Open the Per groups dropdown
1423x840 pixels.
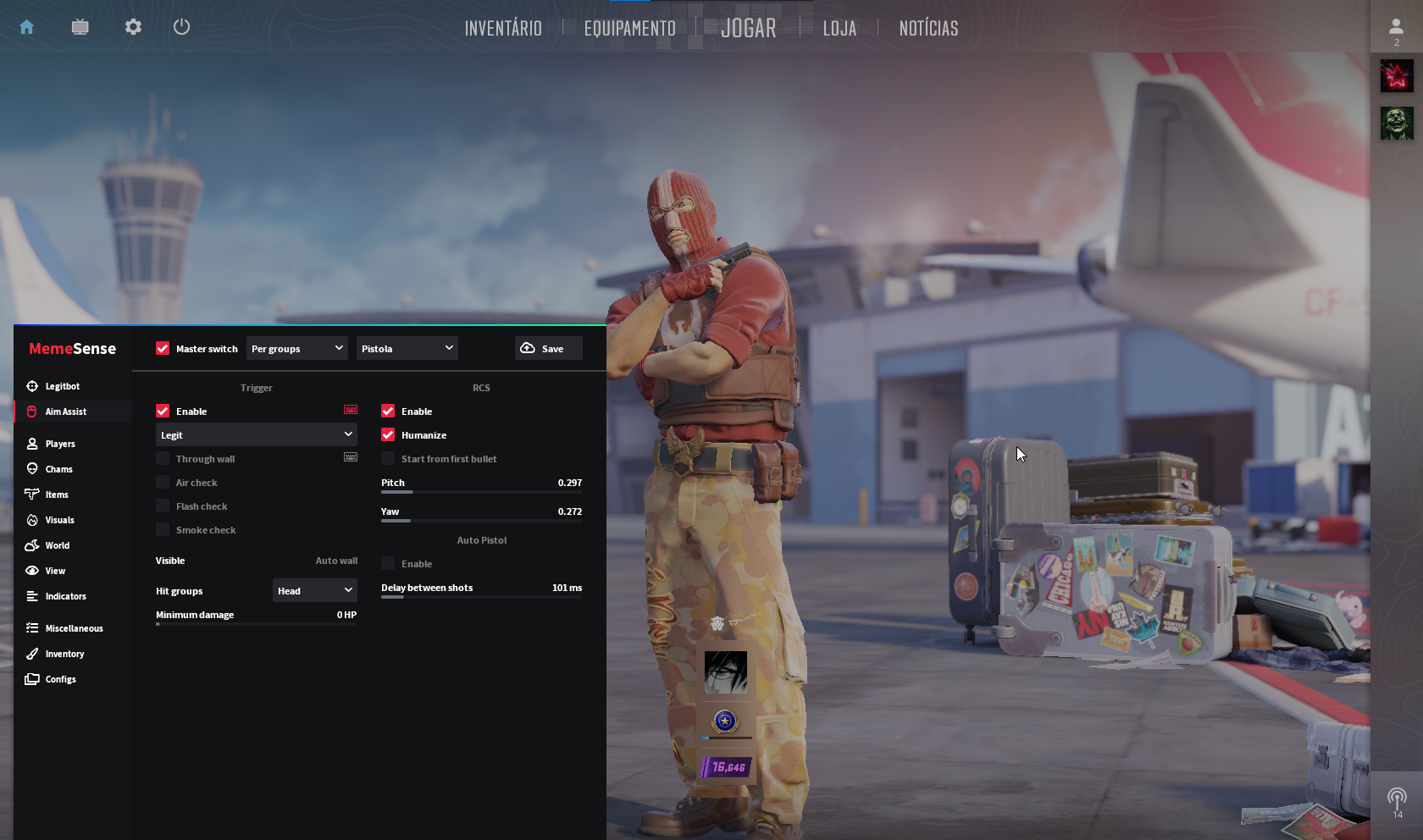[296, 348]
